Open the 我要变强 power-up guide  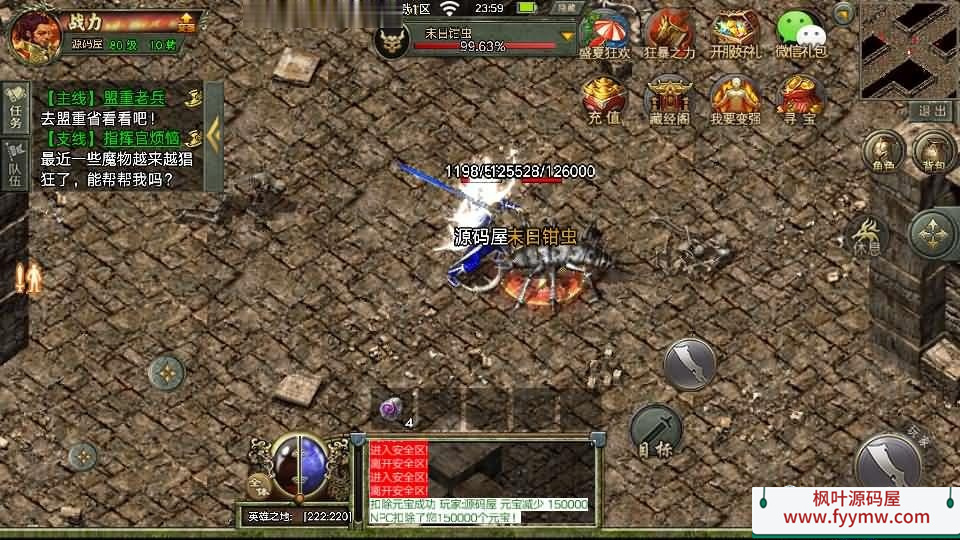coord(735,100)
